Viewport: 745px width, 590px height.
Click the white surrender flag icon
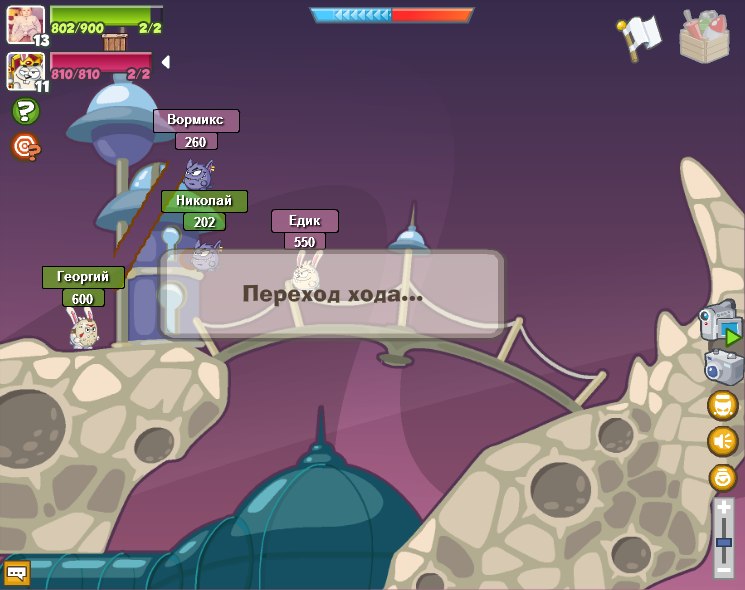(639, 37)
